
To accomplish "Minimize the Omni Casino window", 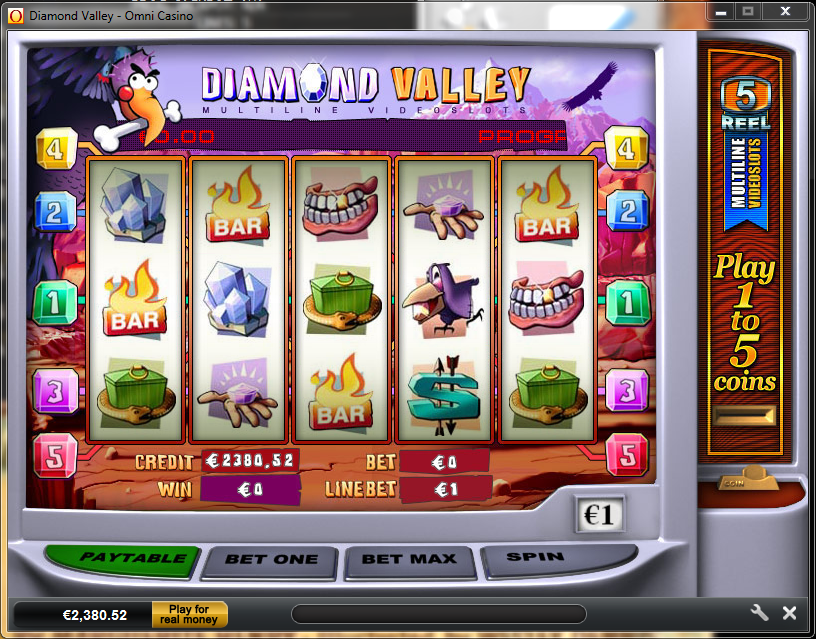I will [x=721, y=11].
